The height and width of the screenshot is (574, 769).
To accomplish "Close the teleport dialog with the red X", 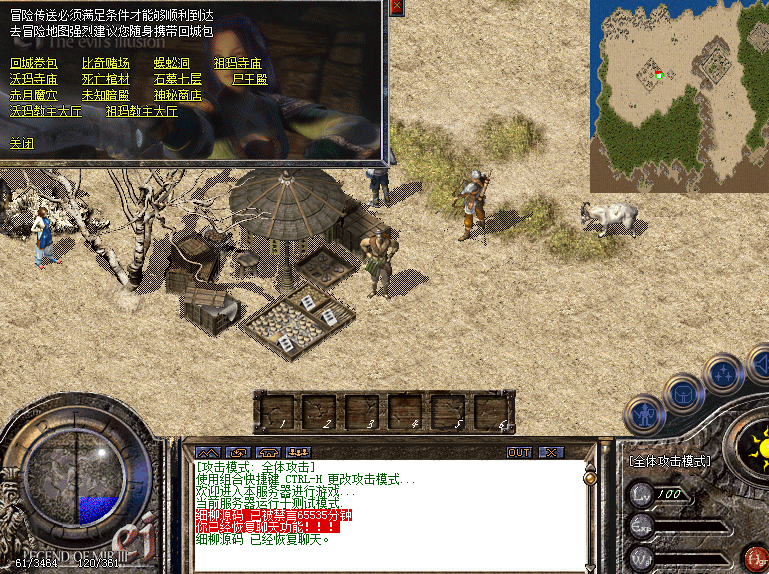I will (396, 7).
